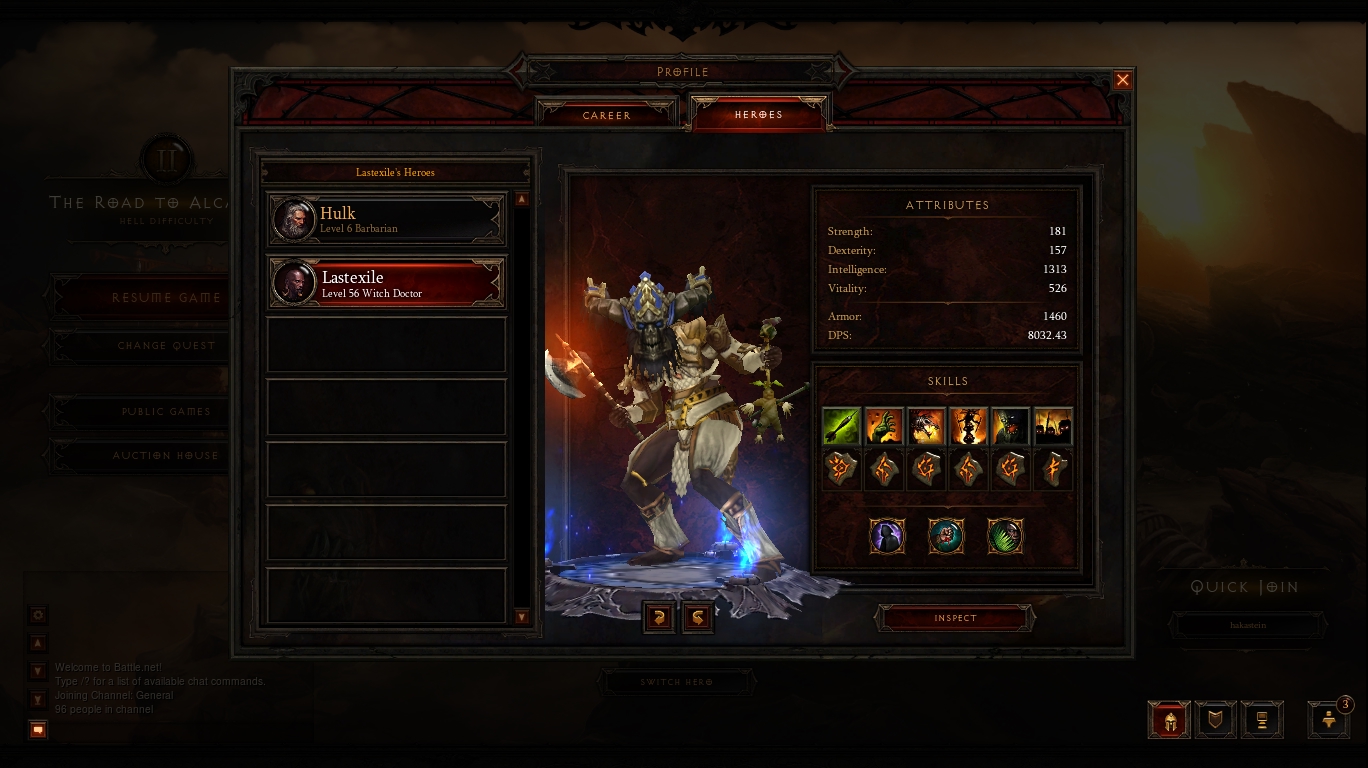Select the green Poison Dart skill icon
Screen dimensions: 1368x768
point(841,427)
